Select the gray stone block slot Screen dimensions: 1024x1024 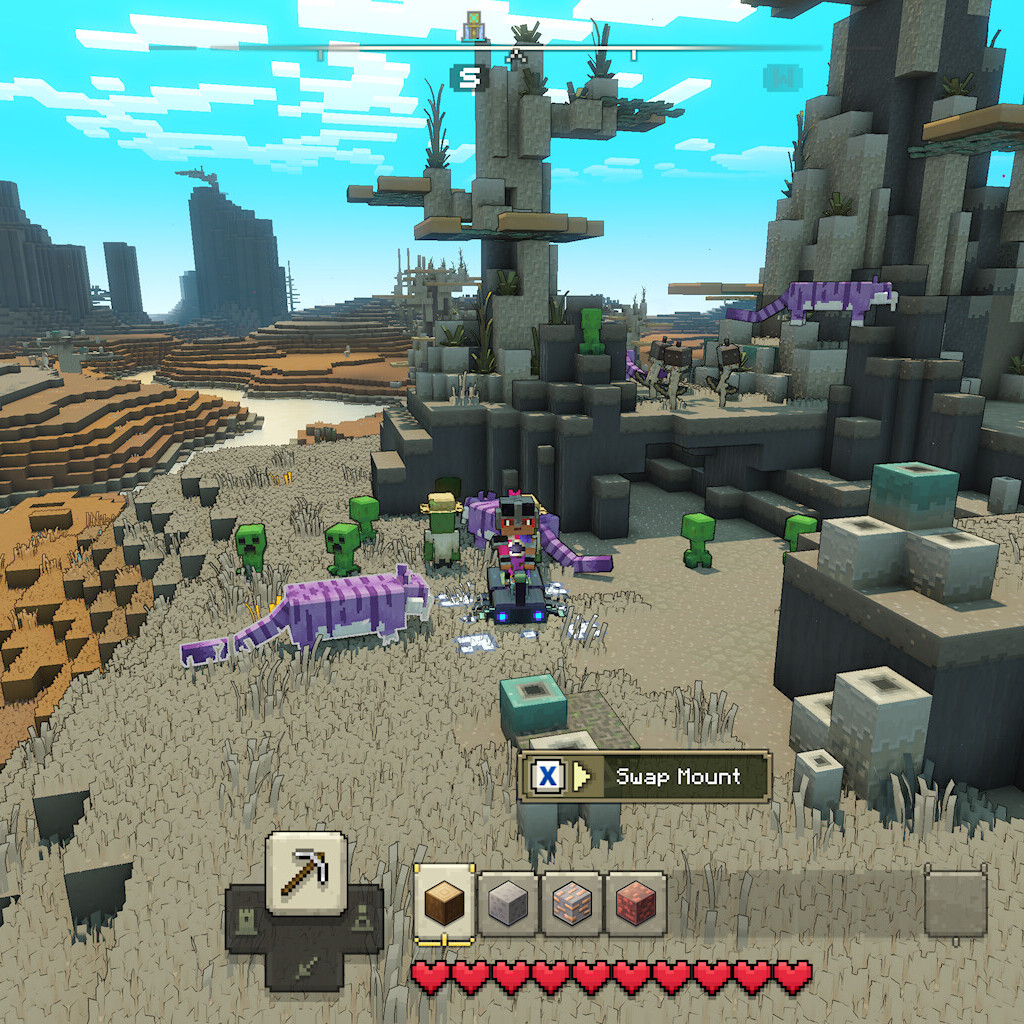[x=508, y=904]
